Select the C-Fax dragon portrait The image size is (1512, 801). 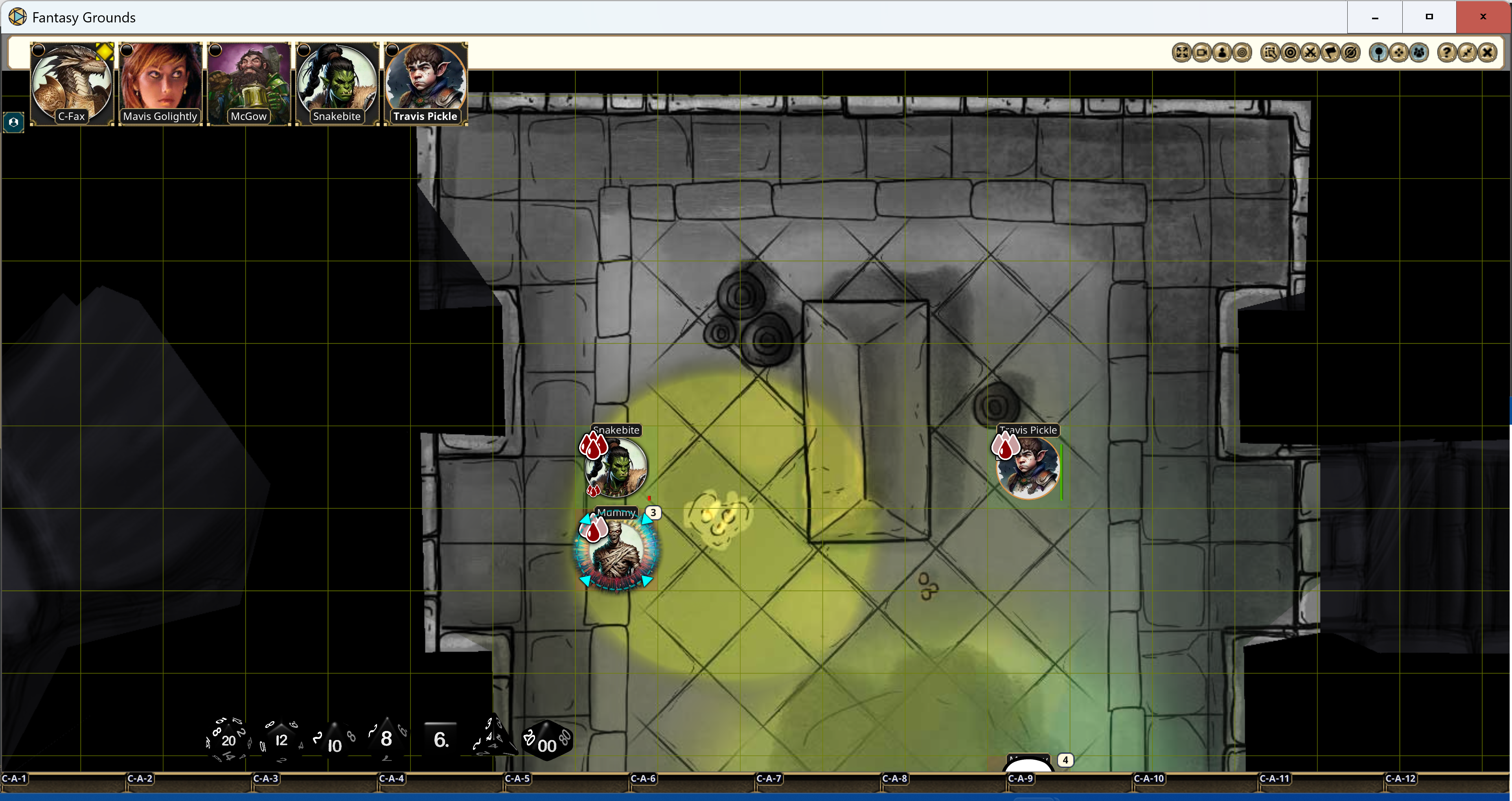pos(72,83)
